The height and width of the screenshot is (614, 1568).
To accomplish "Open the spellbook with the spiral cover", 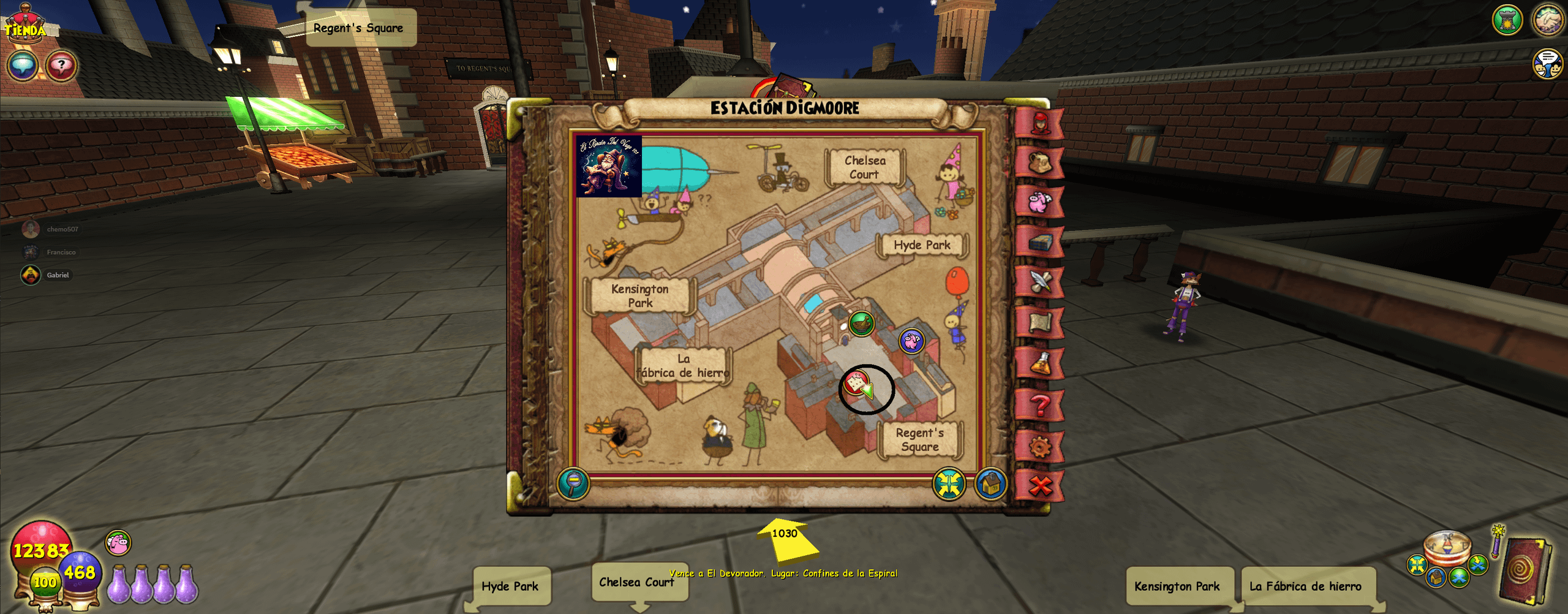I will coord(1524,570).
